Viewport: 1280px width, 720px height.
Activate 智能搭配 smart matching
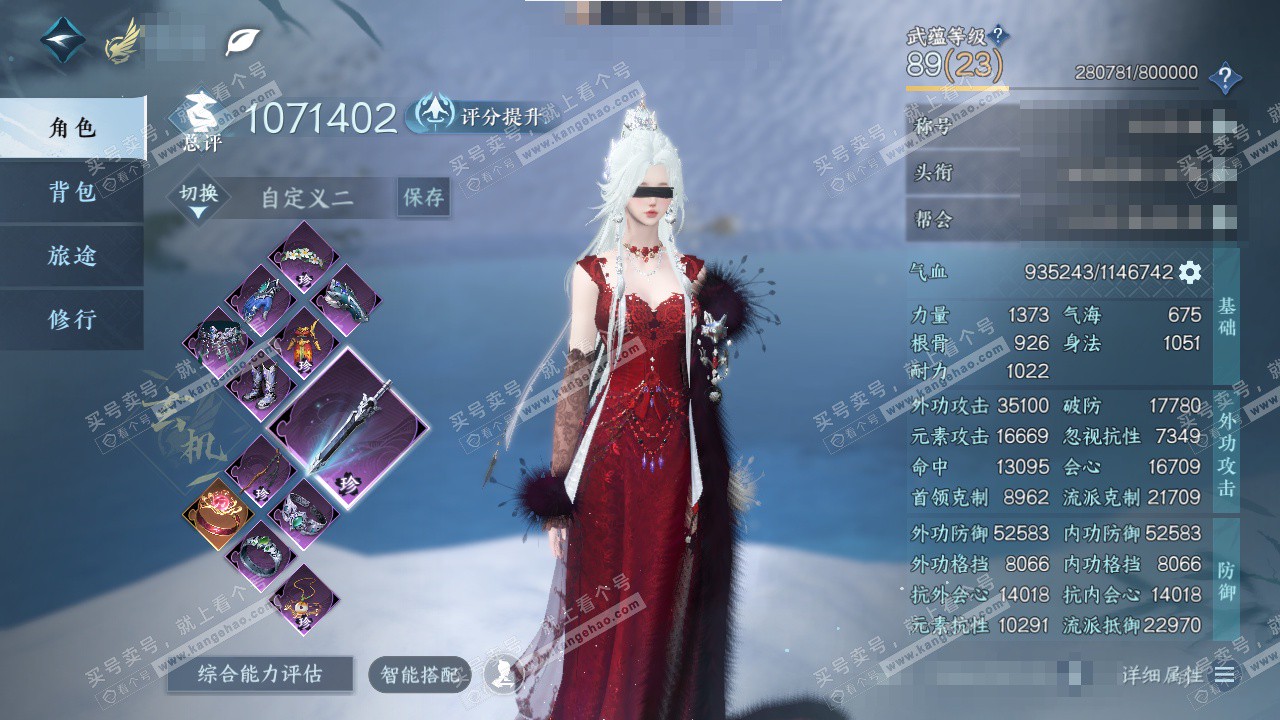click(419, 675)
